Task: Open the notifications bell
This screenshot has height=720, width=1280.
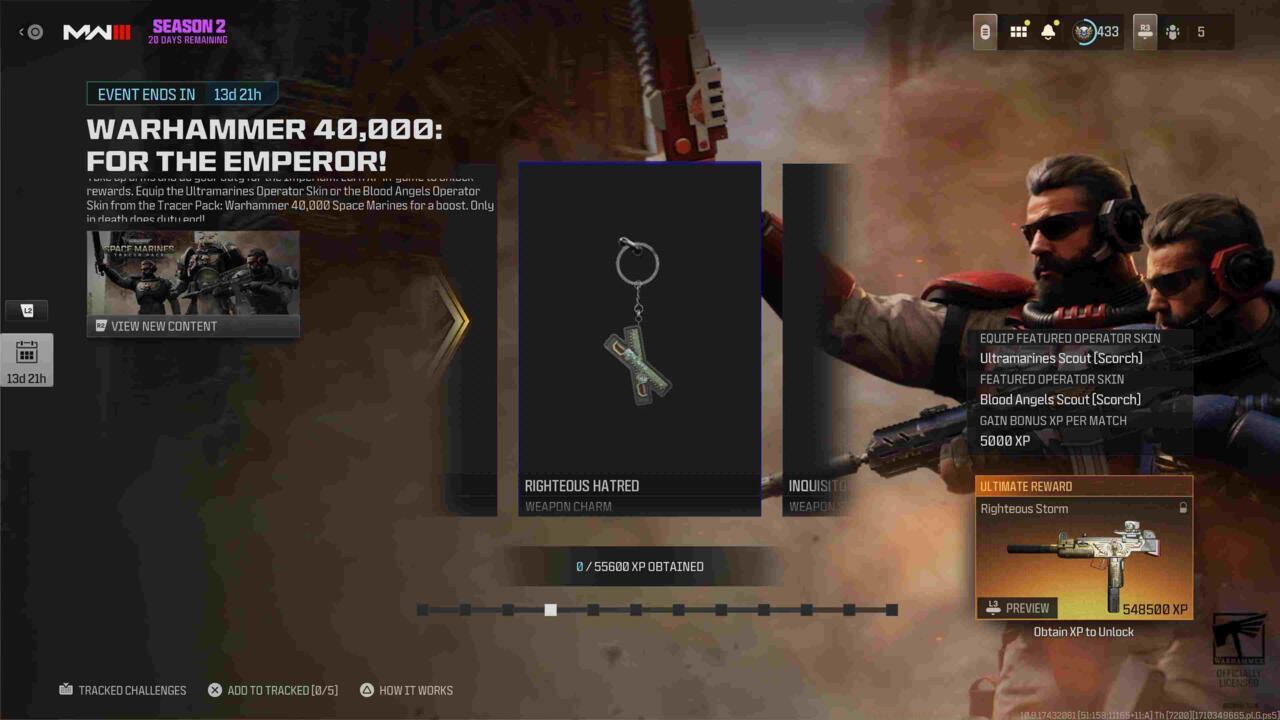Action: 1046,31
